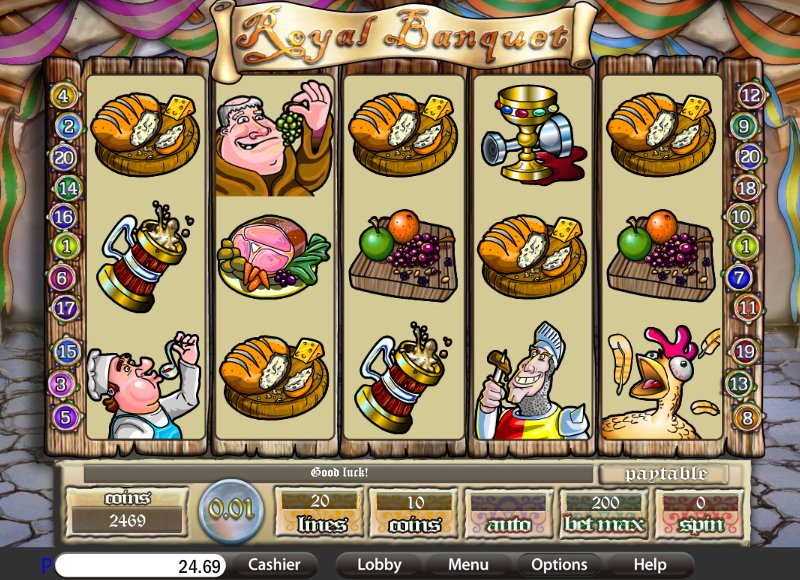This screenshot has height=580, width=800.
Task: Show the Help screen
Action: (649, 565)
